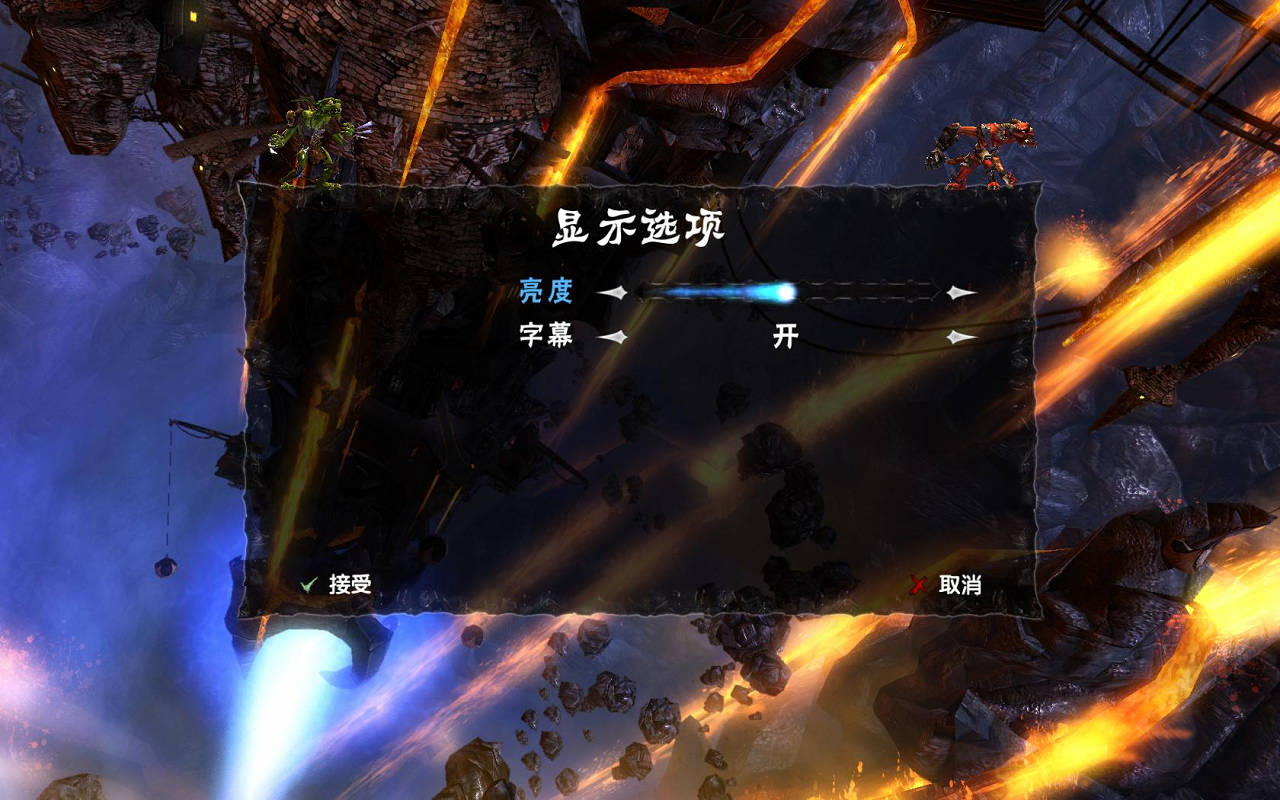1280x800 pixels.
Task: Click the right arrow beside the 字幕 setting
Action: tap(957, 337)
